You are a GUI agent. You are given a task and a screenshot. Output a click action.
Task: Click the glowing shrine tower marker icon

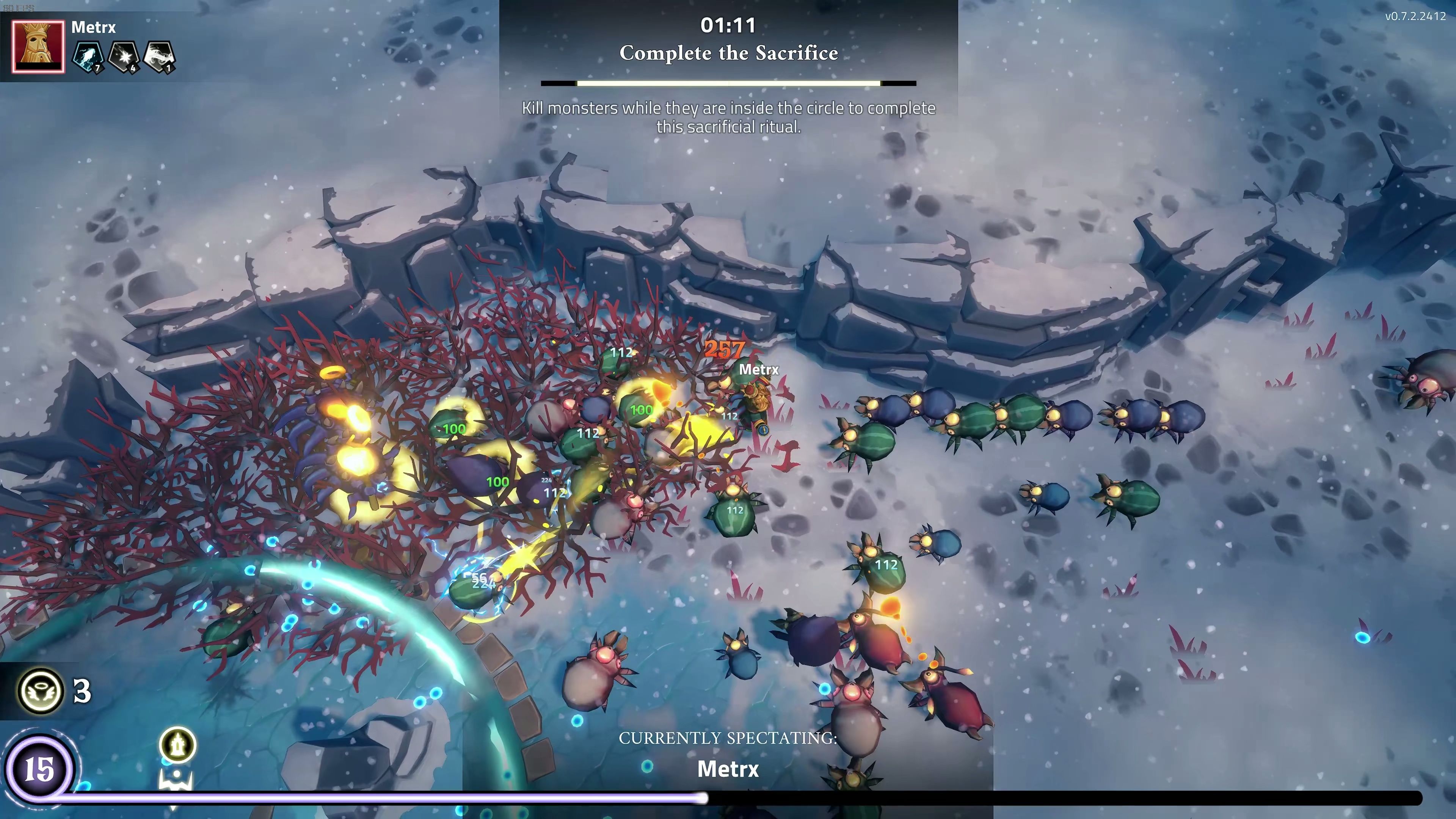point(178,744)
